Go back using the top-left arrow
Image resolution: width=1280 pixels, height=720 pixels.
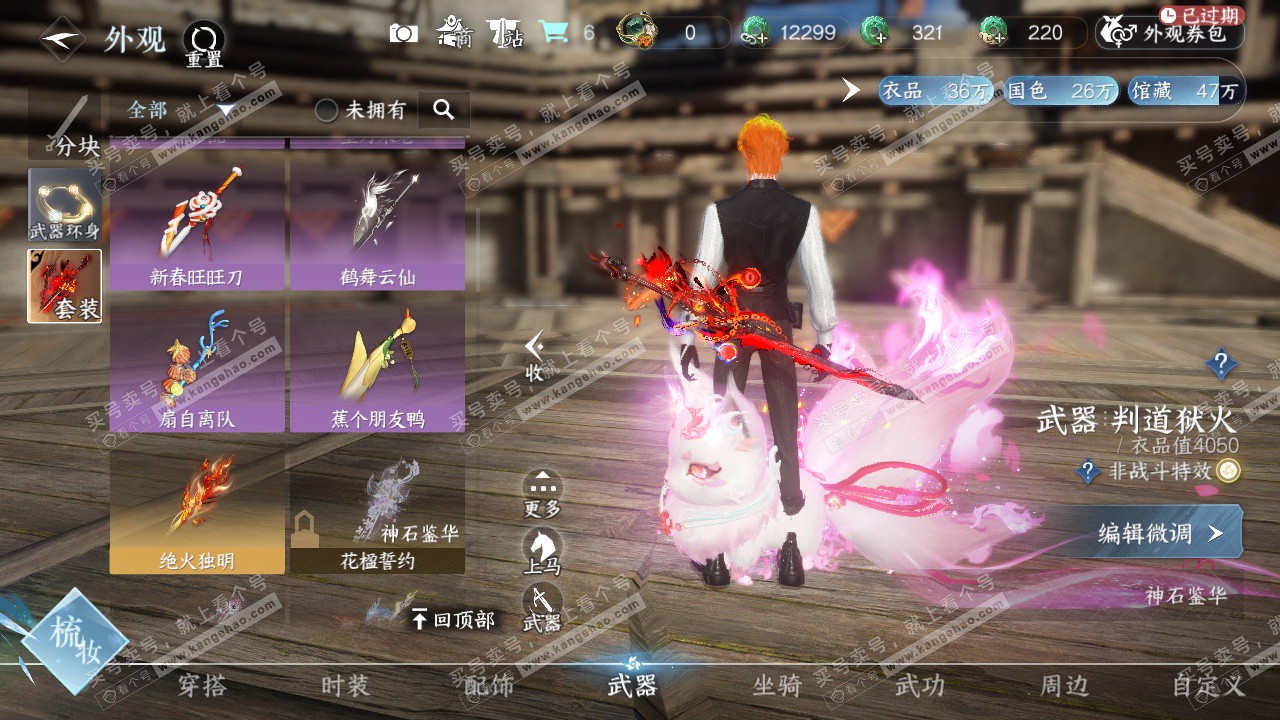pos(62,39)
